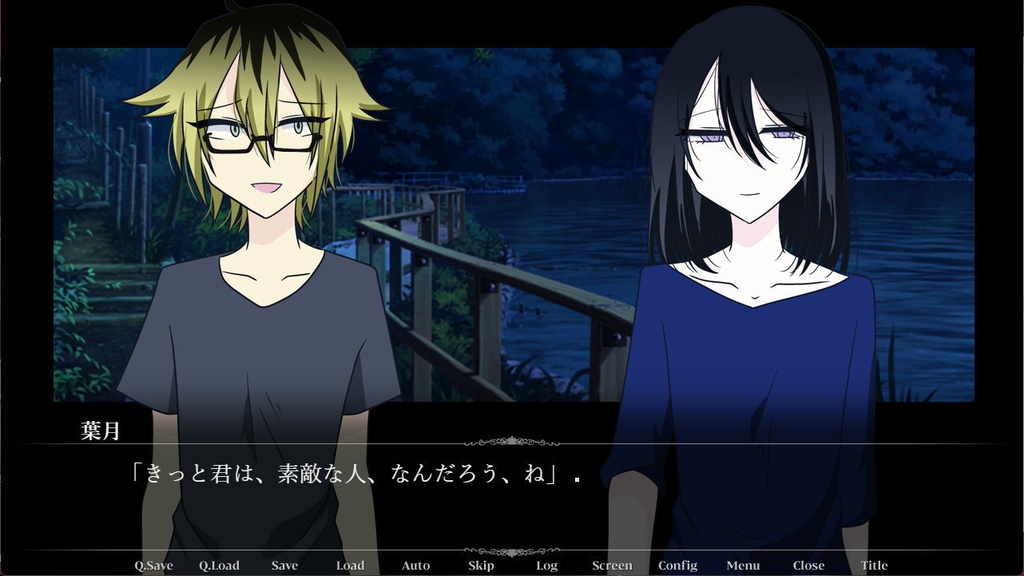Click the Q.Save button

click(x=153, y=565)
